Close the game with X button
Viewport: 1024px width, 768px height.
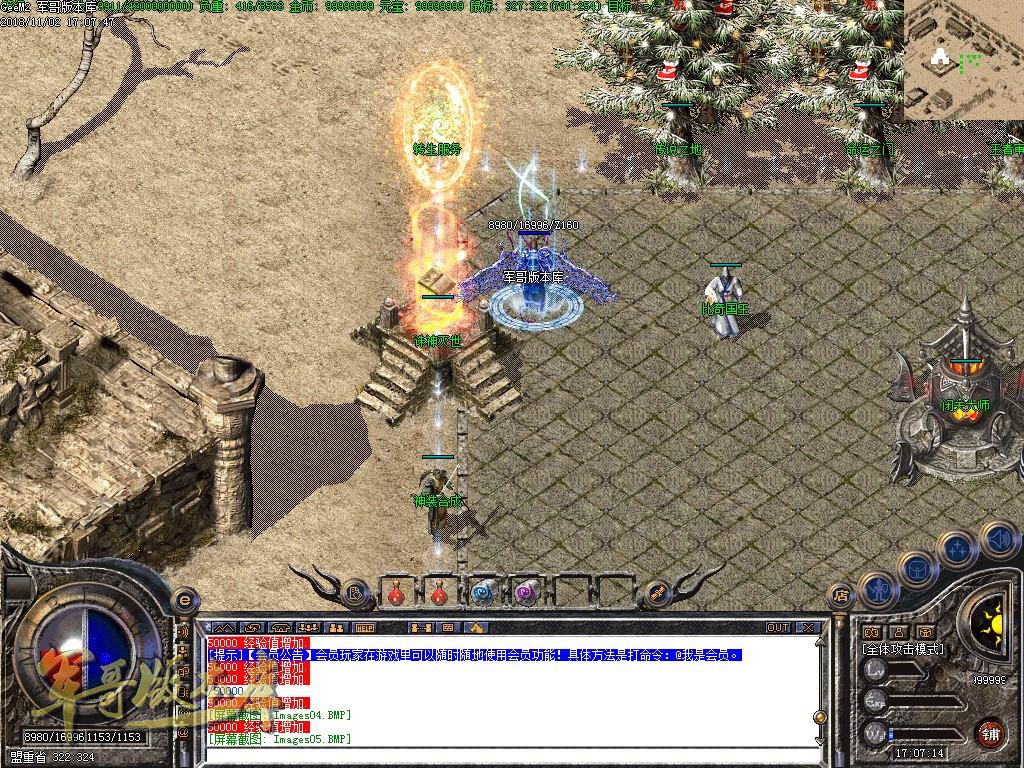tap(808, 627)
